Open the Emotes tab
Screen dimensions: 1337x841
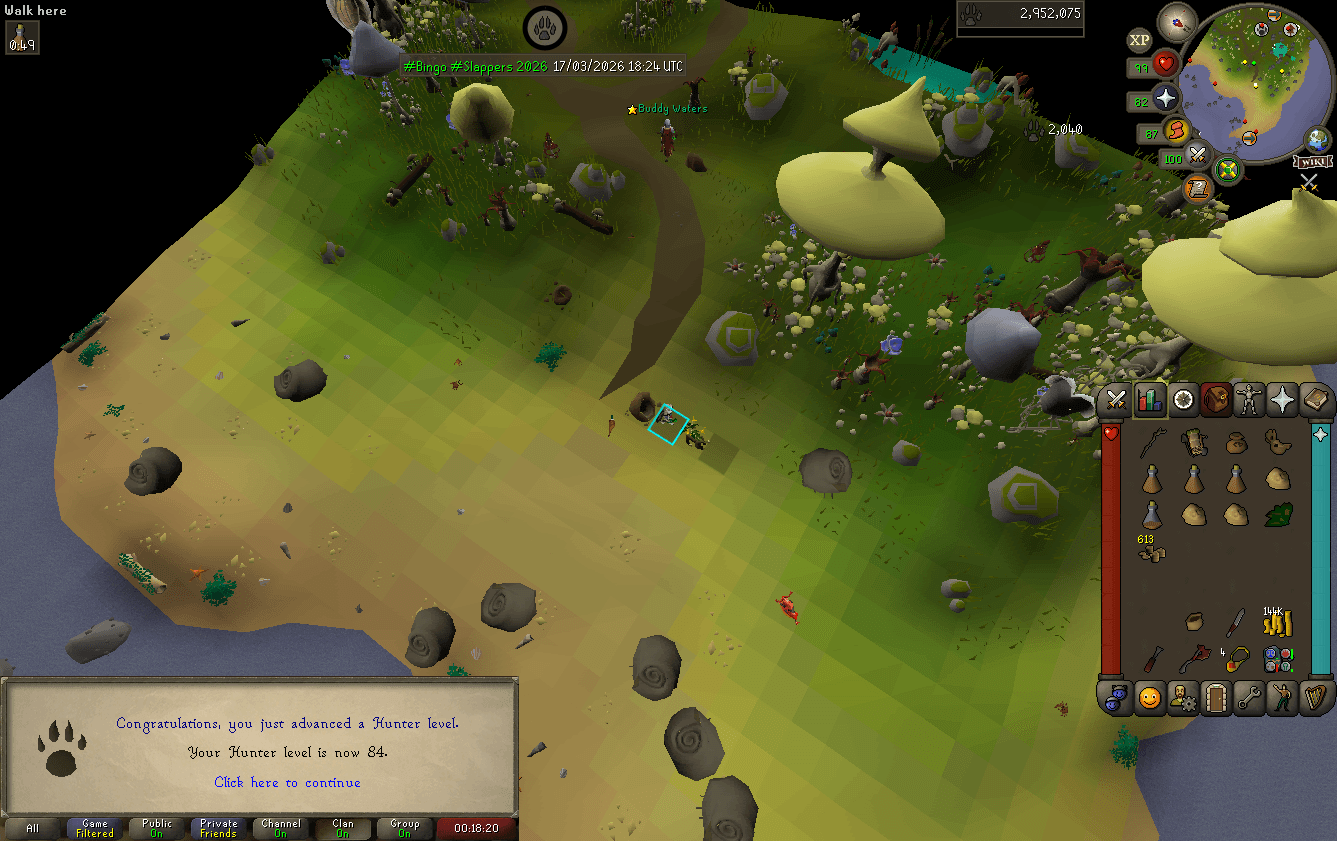click(x=1283, y=698)
